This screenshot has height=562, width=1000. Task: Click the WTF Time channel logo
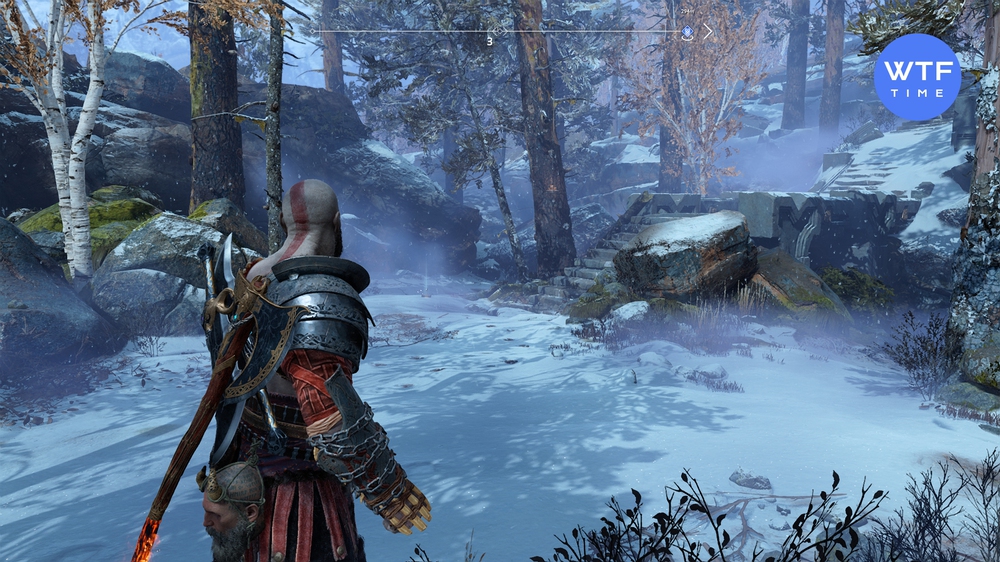(x=917, y=77)
